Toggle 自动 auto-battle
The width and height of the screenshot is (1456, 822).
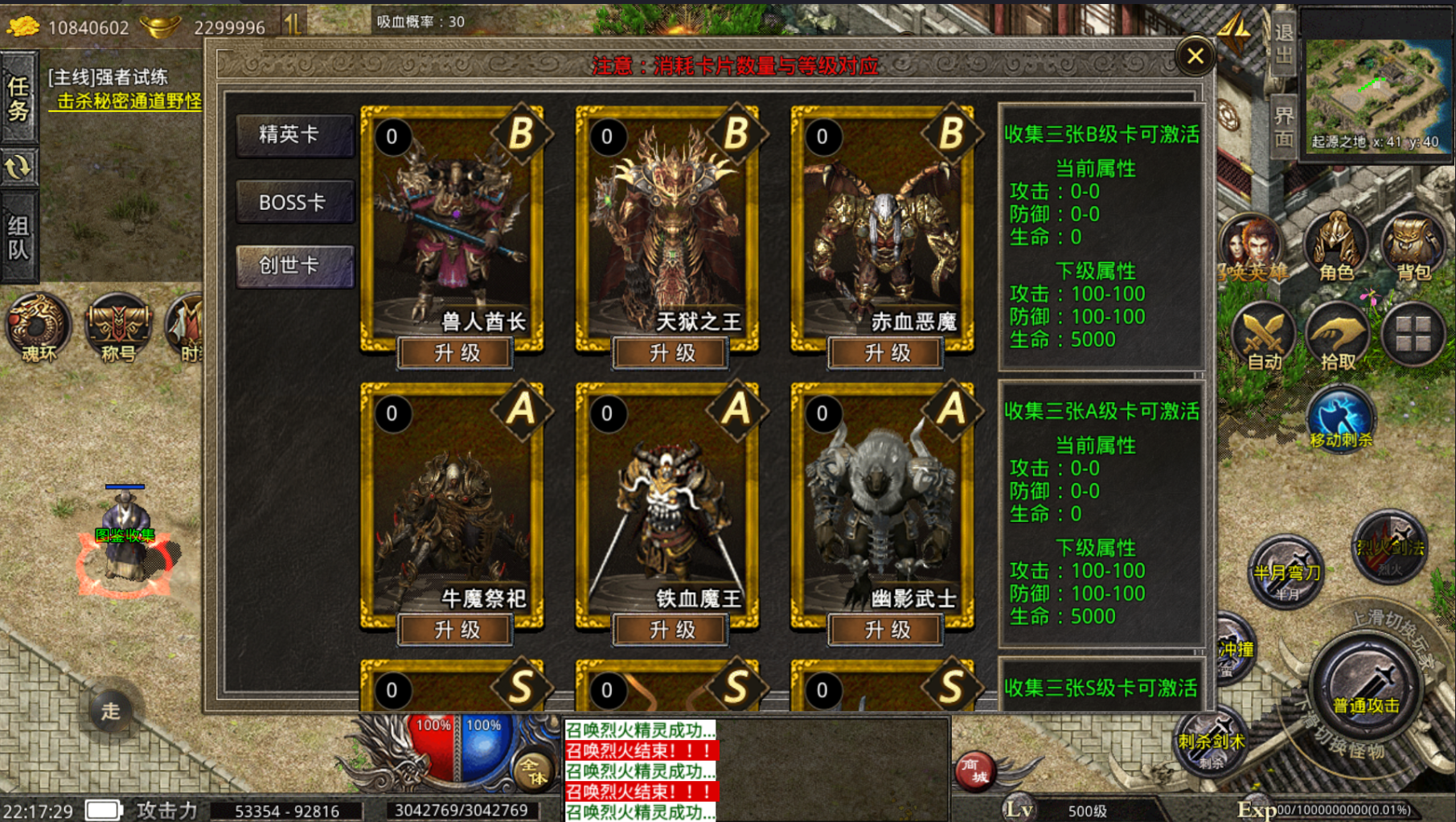click(1263, 336)
